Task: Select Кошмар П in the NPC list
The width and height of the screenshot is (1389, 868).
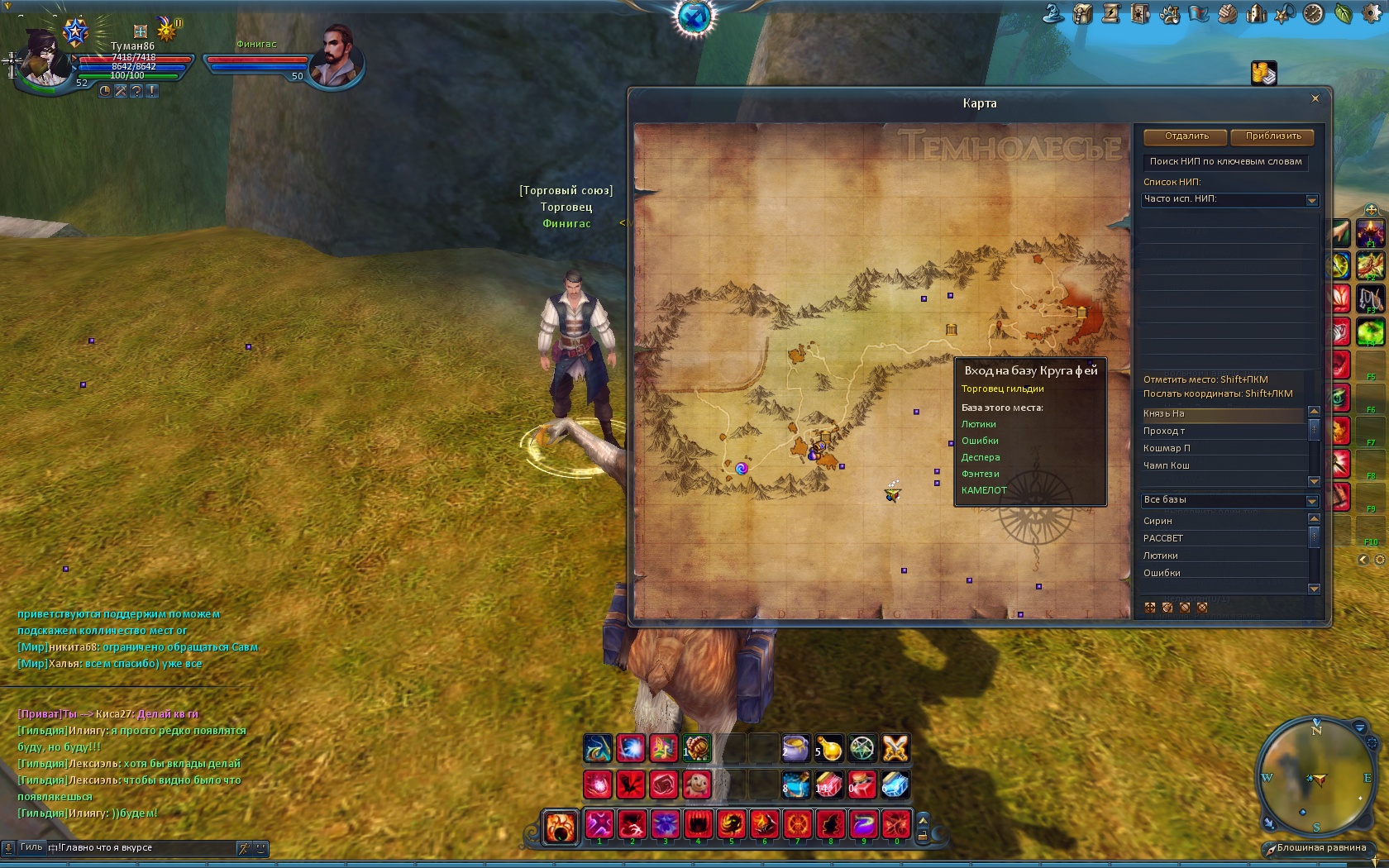Action: coord(1167,448)
